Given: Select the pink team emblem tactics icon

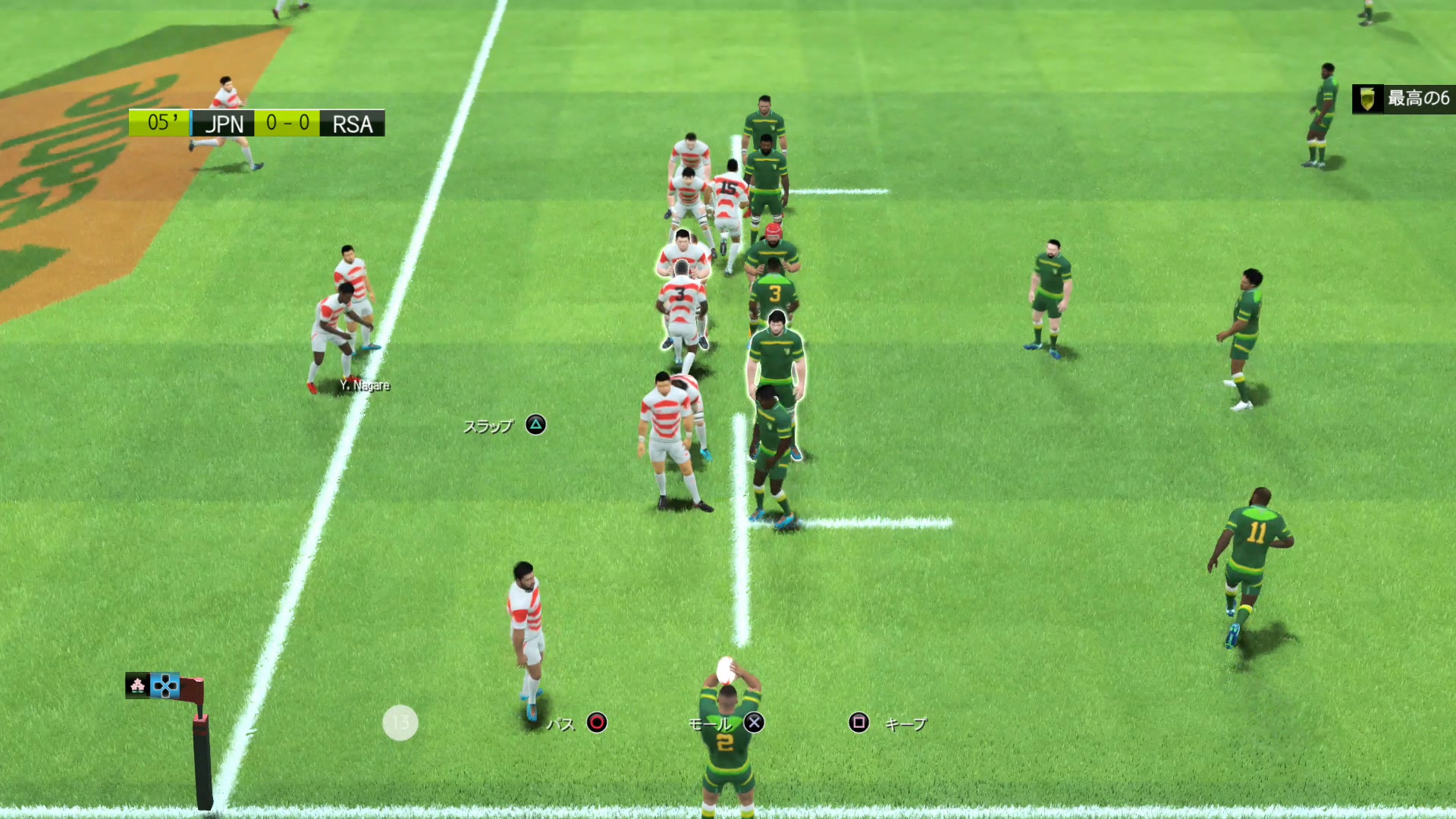Looking at the screenshot, I should coord(137,686).
